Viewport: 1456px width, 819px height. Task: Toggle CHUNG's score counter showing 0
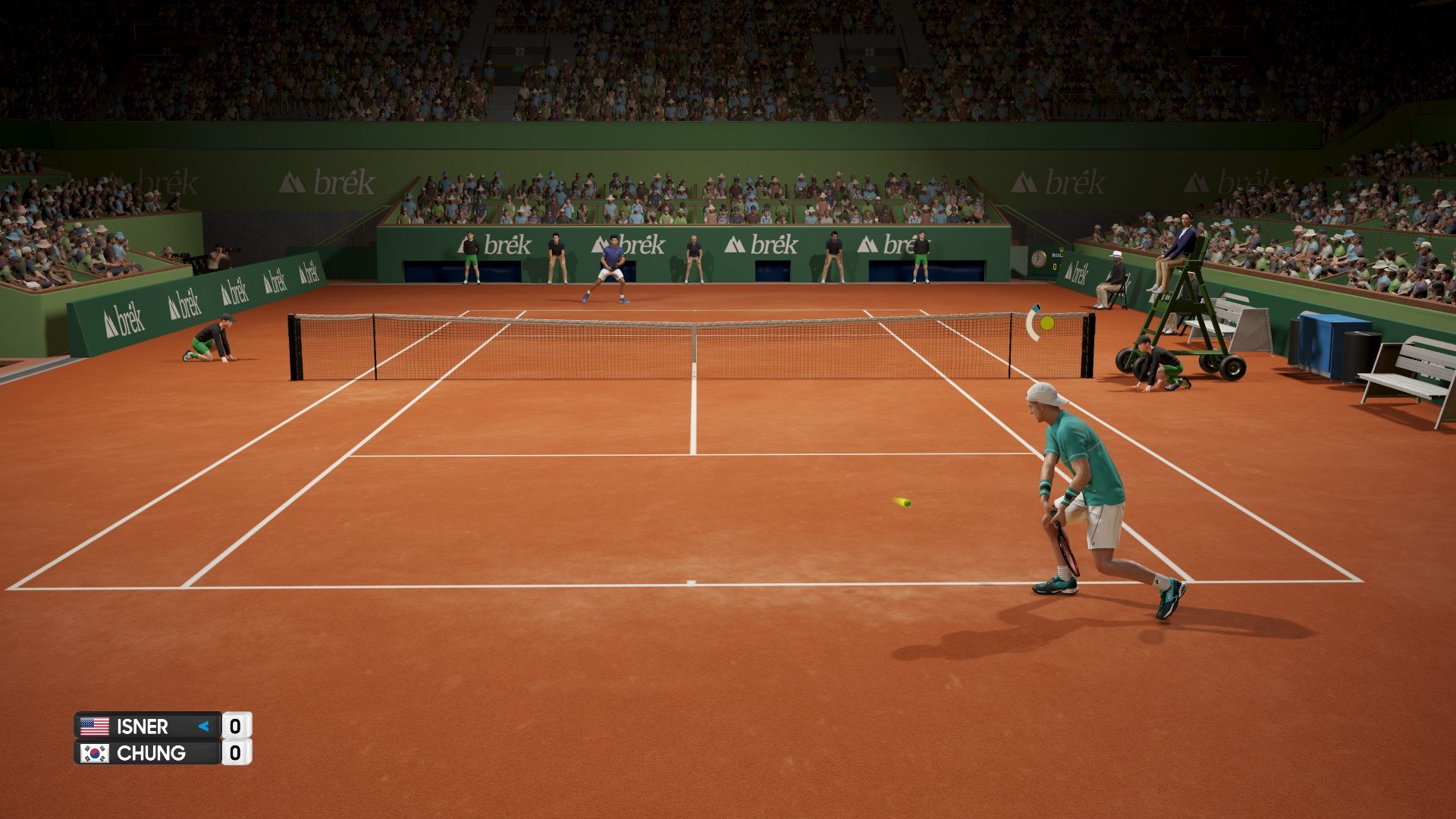(237, 753)
